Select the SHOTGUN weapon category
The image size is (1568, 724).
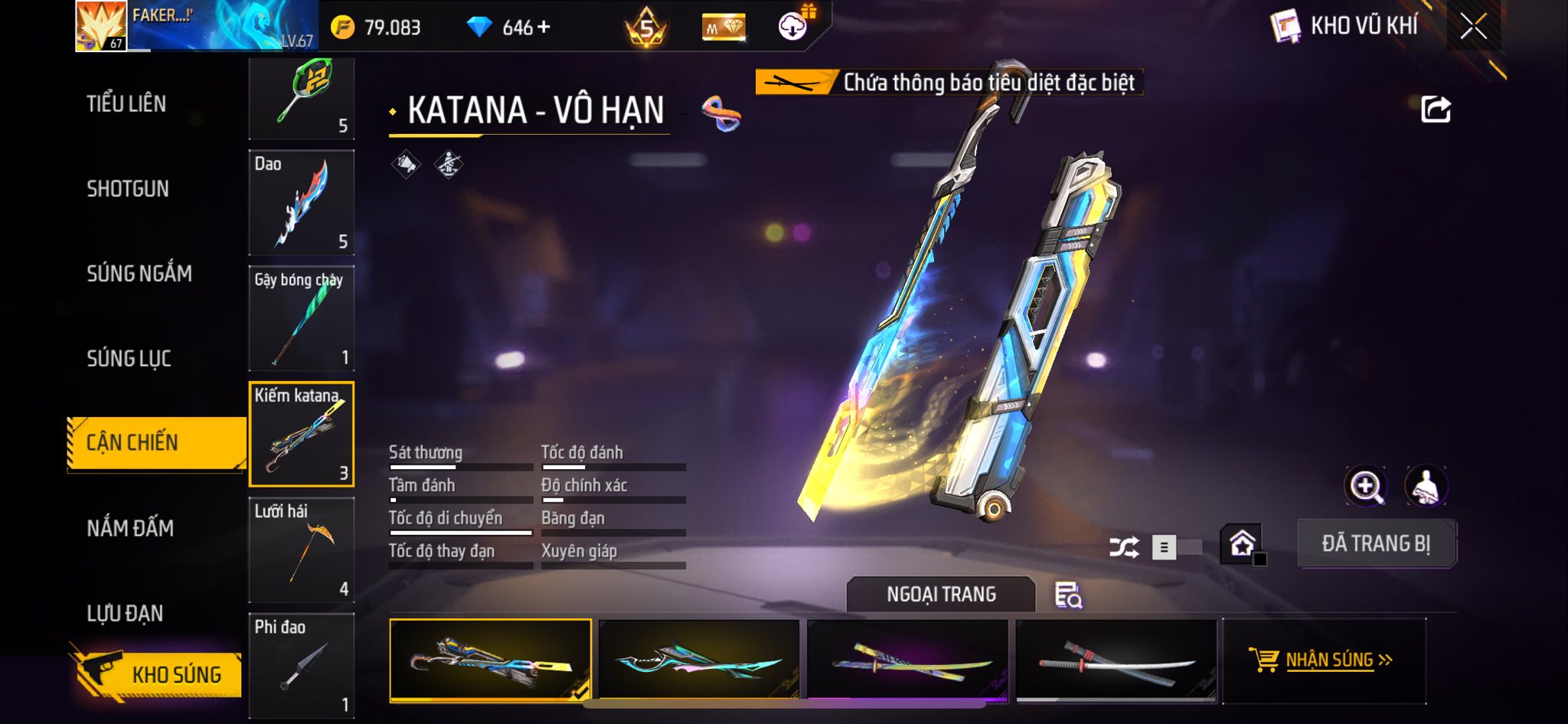coord(128,189)
